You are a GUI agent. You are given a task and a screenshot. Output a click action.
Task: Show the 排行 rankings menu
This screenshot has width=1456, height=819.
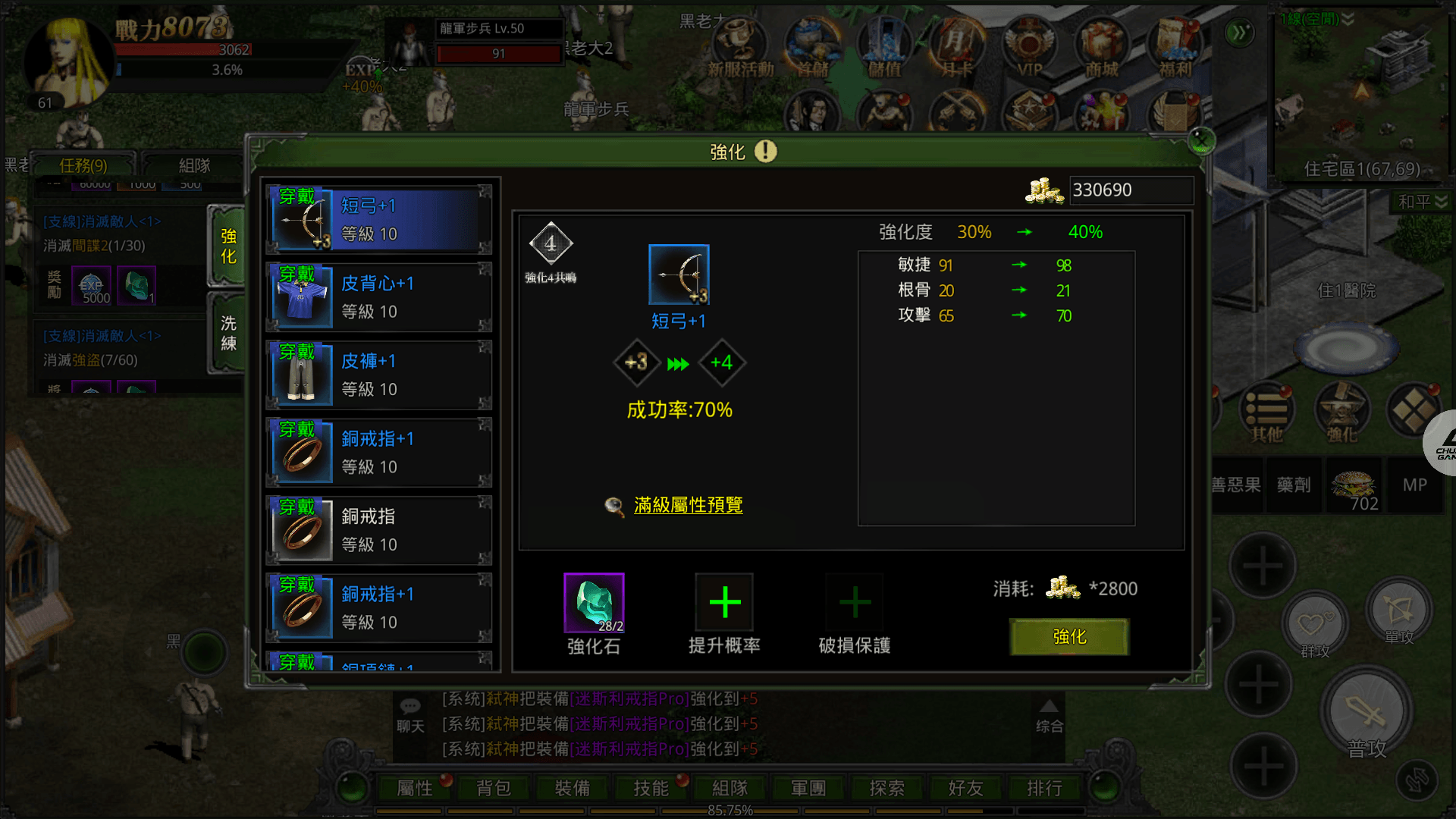pos(1044,789)
